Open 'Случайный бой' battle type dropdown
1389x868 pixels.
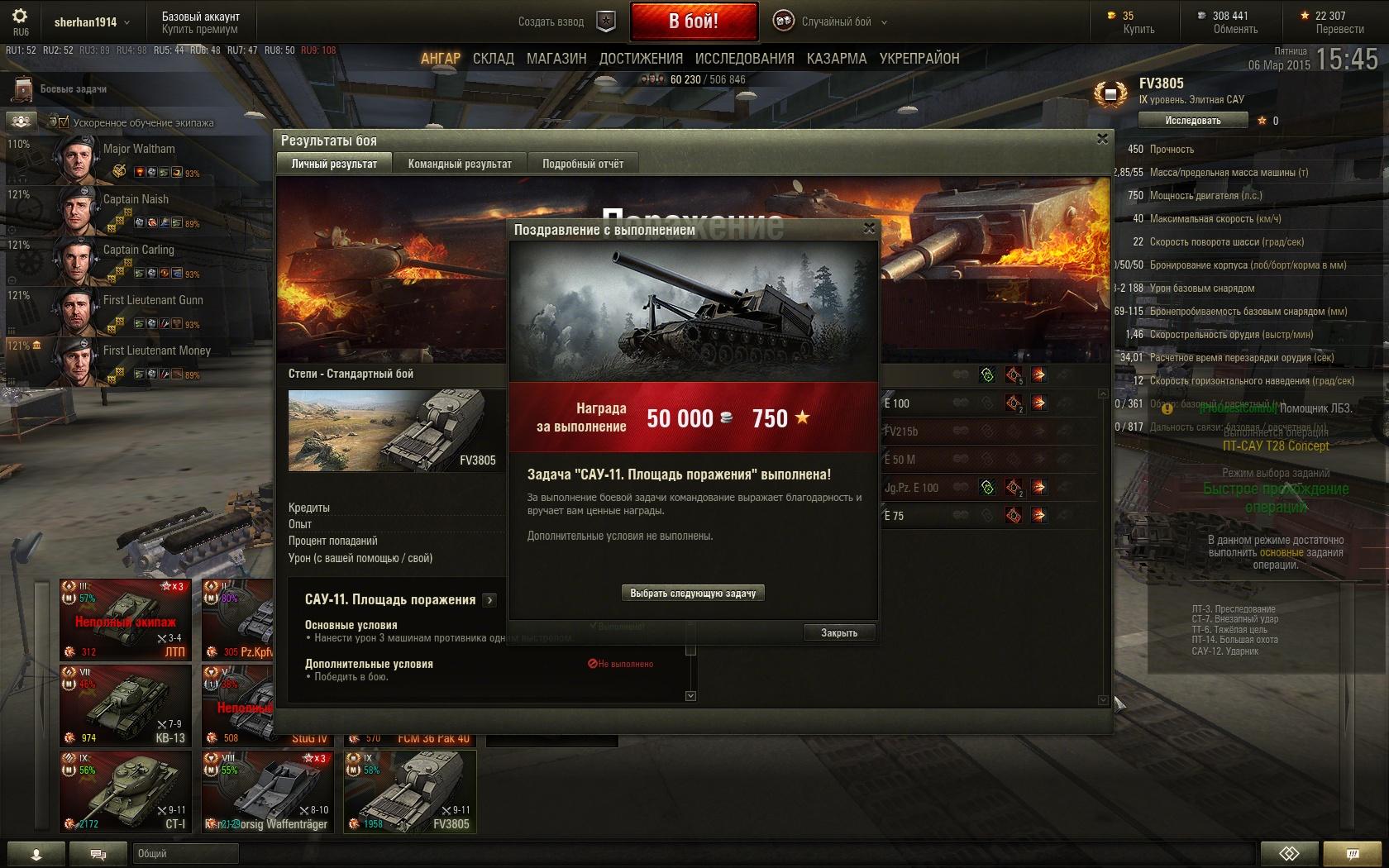835,22
